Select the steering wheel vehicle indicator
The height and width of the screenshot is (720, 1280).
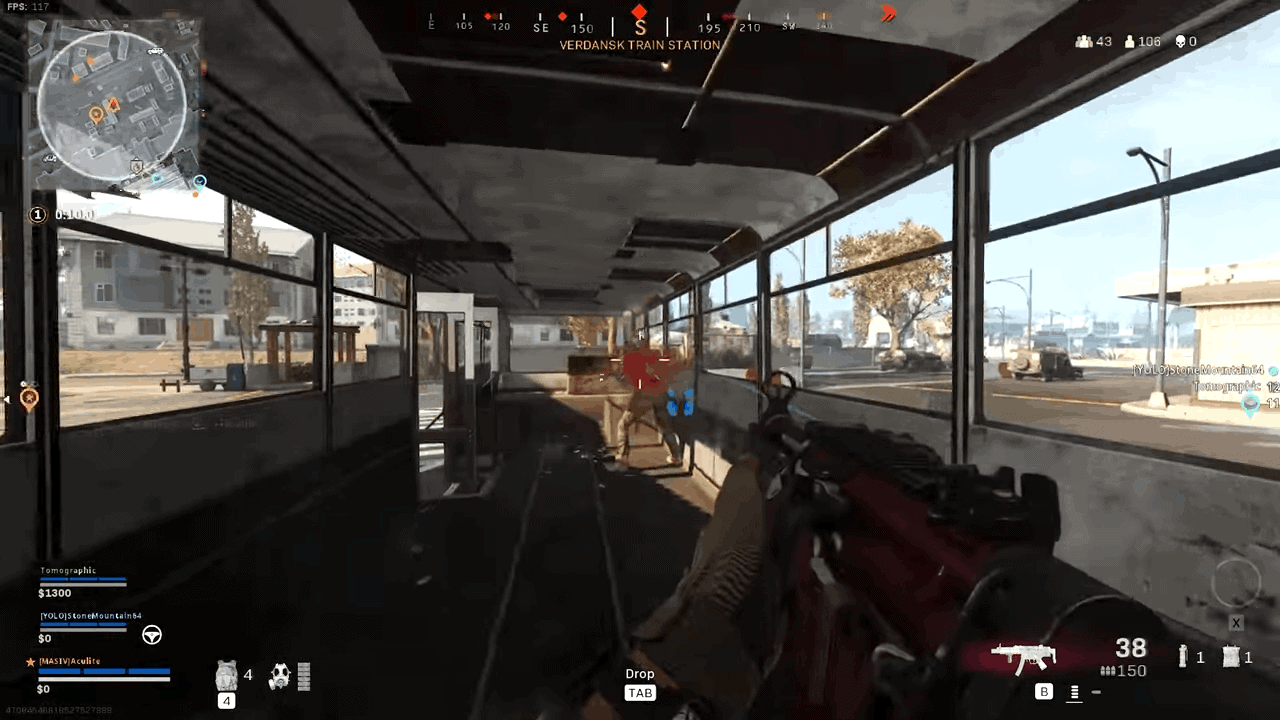pos(151,635)
